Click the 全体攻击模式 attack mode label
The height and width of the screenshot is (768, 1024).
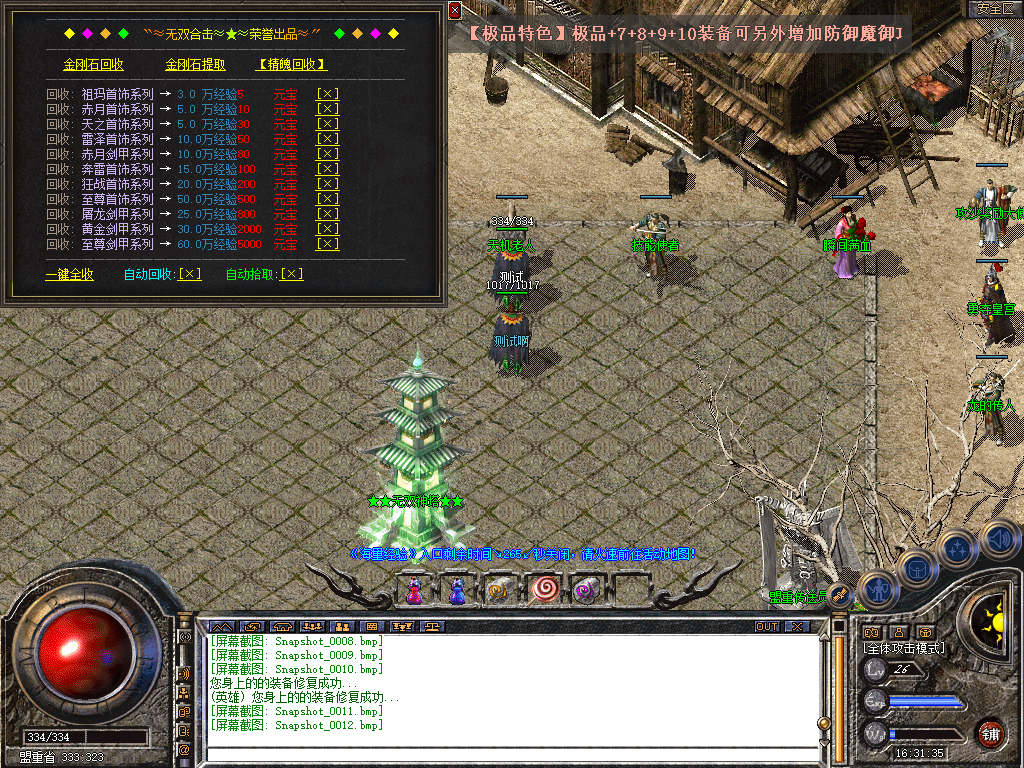click(904, 648)
